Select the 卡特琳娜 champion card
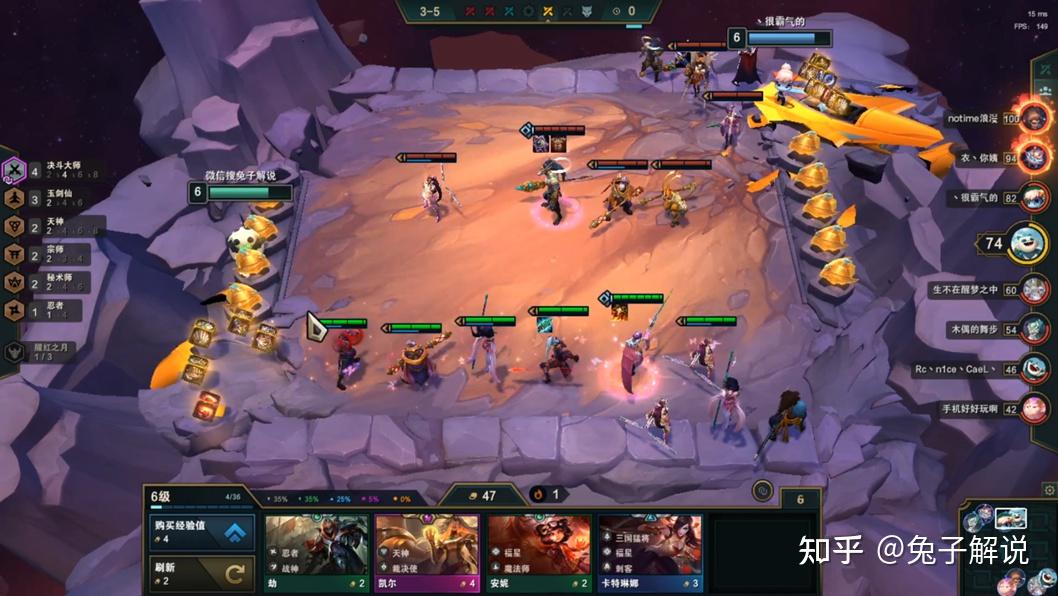The width and height of the screenshot is (1058, 596). (x=649, y=553)
